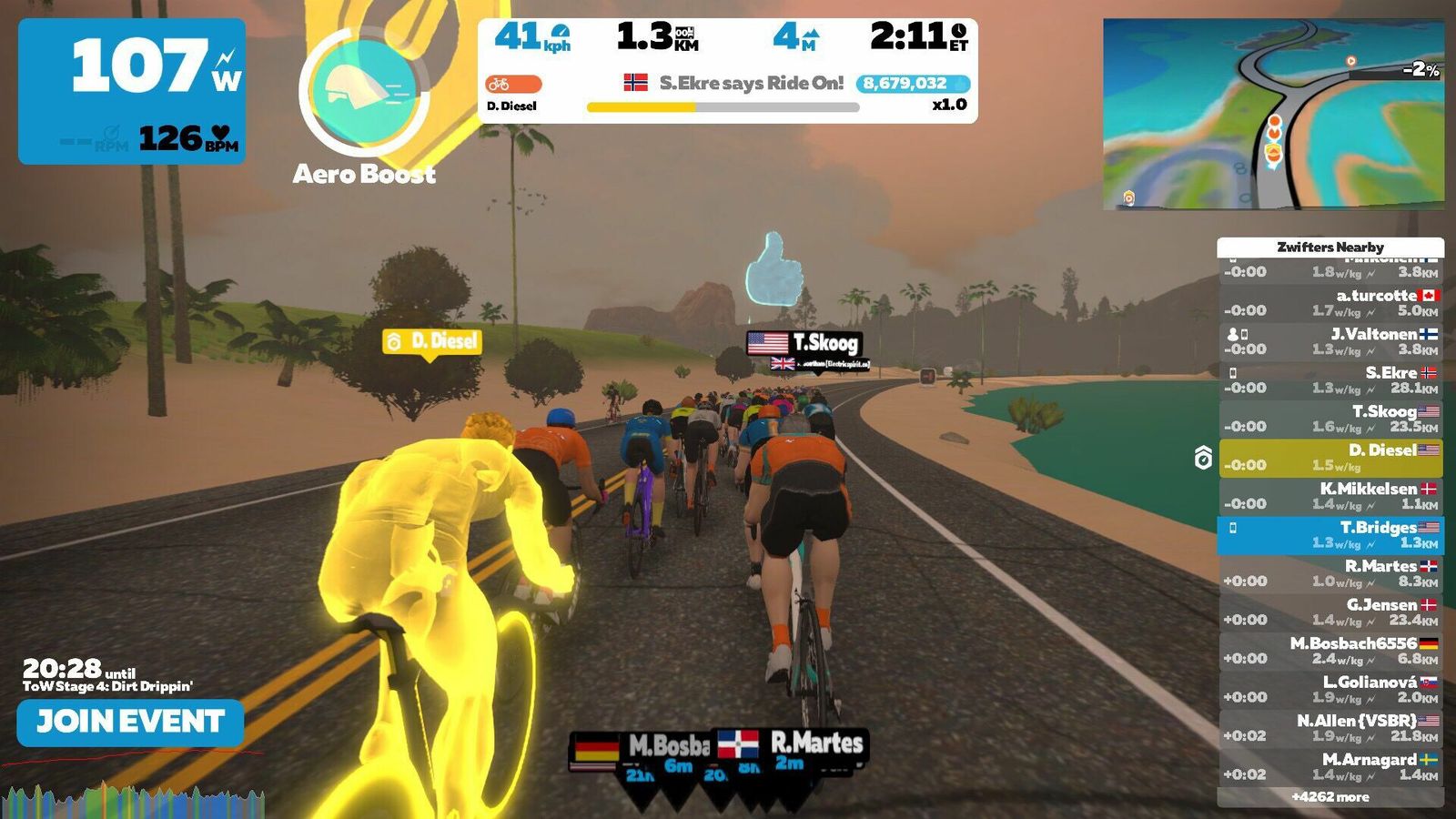The width and height of the screenshot is (1456, 819).
Task: Select J.Valtonen in the rider list
Action: (x=1330, y=341)
